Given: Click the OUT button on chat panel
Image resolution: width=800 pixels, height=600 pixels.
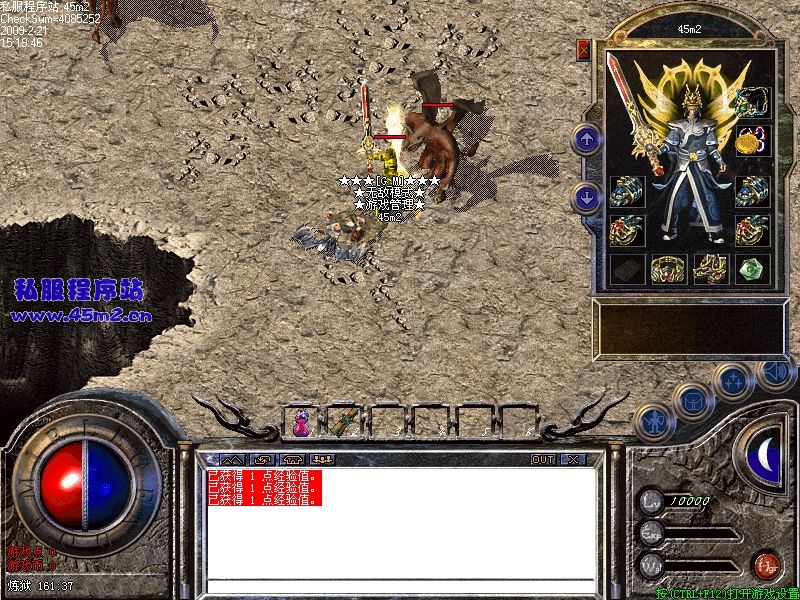Looking at the screenshot, I should (x=542, y=460).
